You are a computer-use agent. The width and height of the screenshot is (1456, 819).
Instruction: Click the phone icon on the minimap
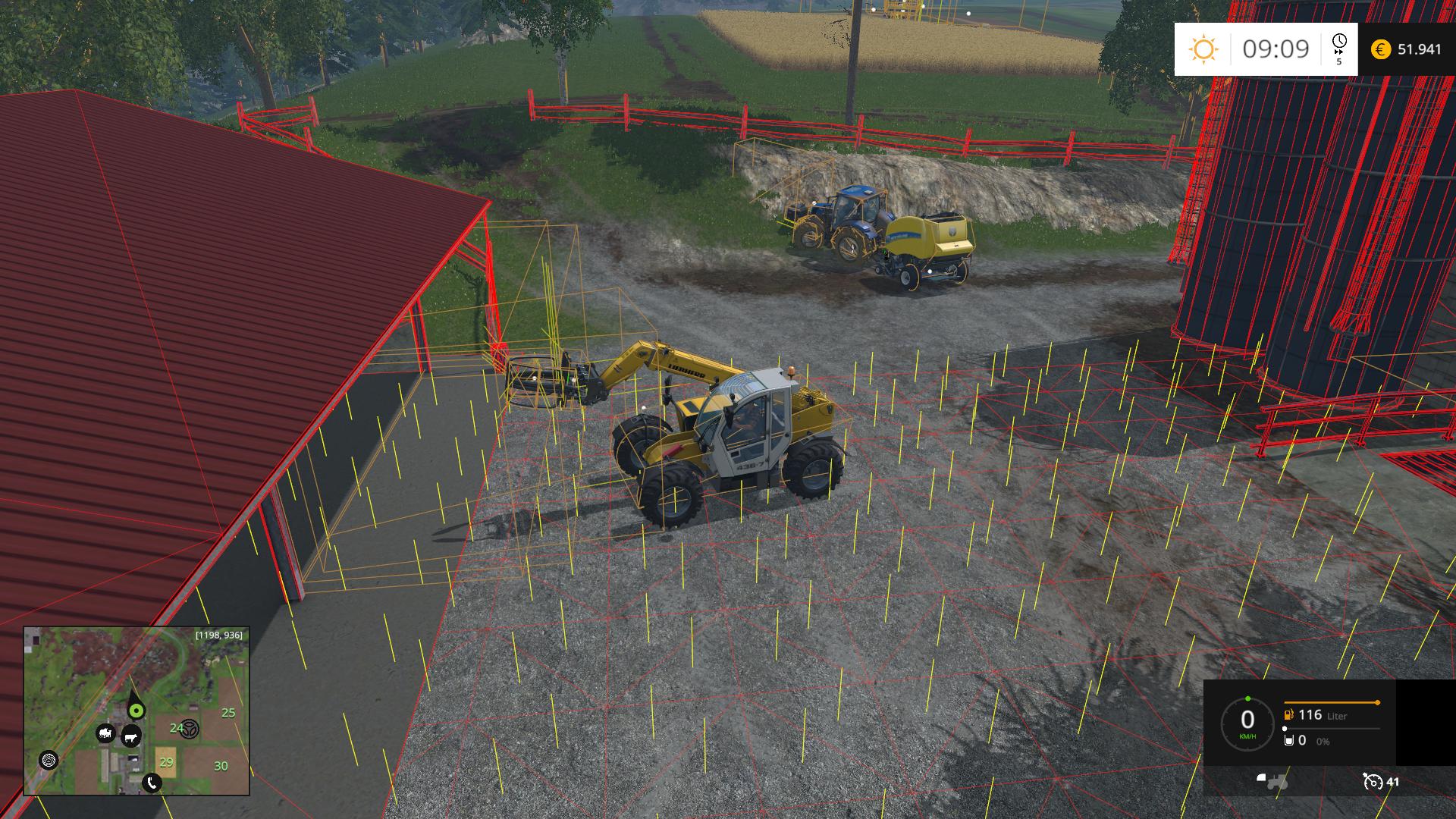coord(152,783)
